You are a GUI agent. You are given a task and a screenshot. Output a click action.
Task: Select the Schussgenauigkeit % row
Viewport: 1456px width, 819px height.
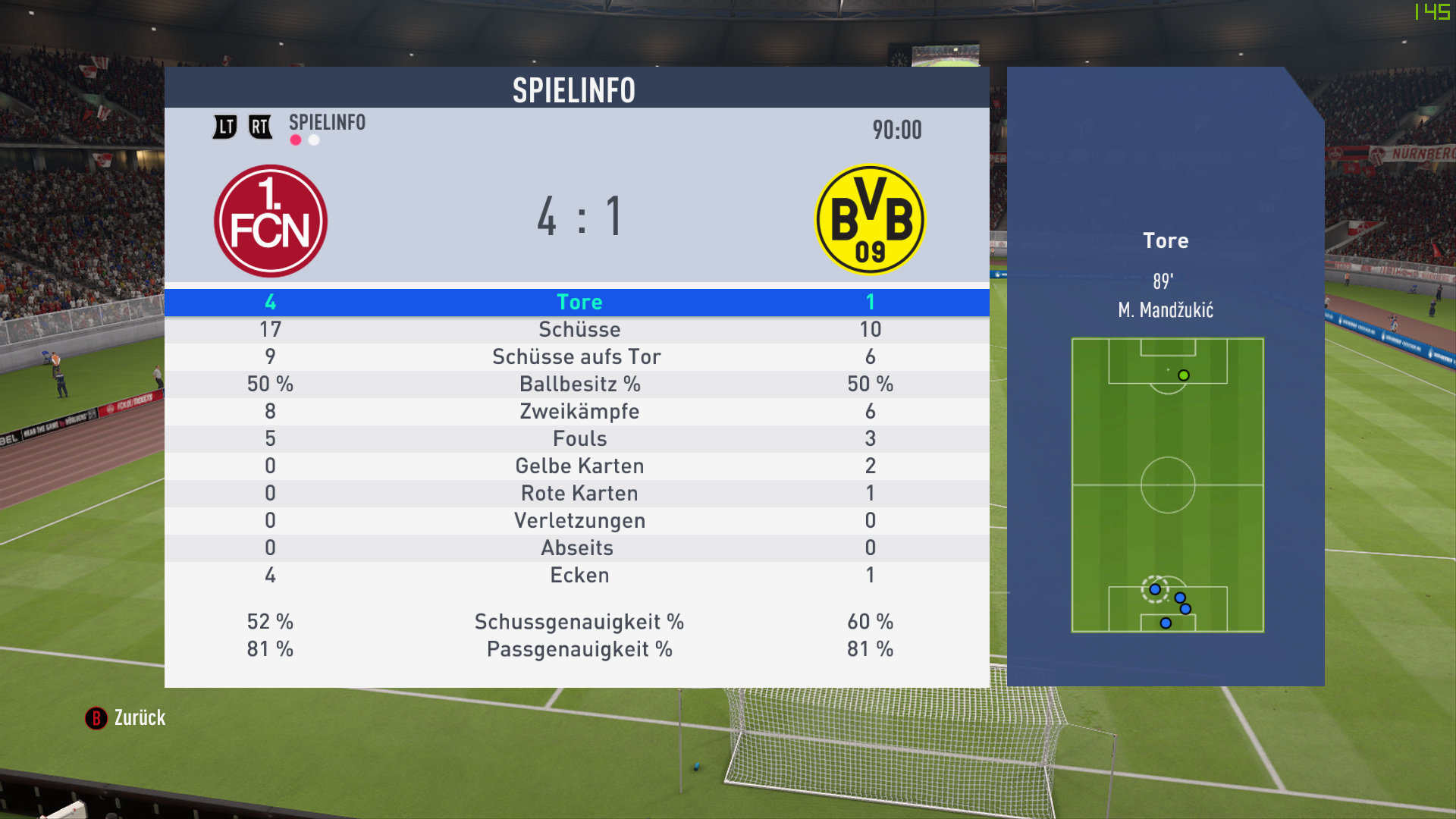point(579,622)
